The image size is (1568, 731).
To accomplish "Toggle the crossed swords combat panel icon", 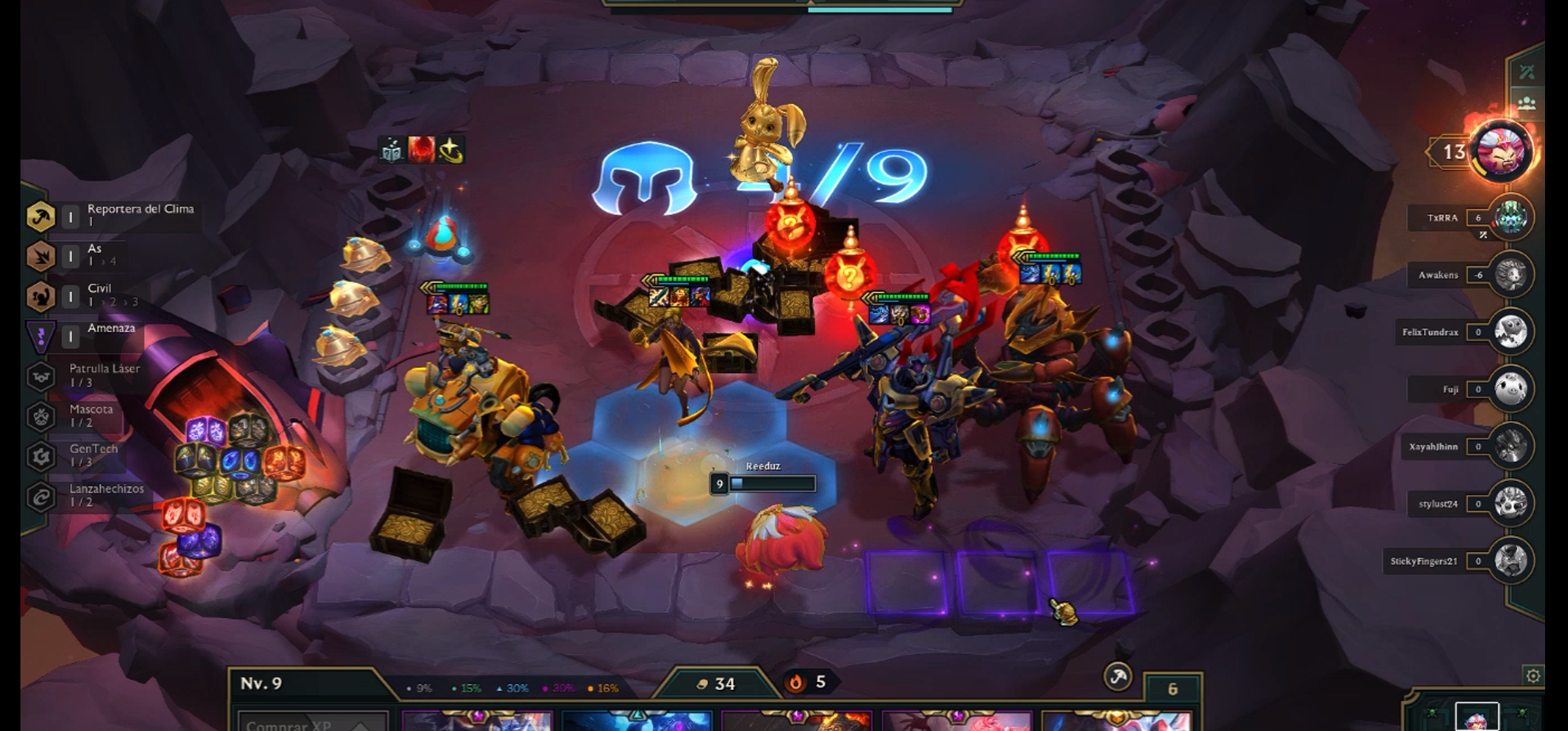I will tap(1526, 72).
